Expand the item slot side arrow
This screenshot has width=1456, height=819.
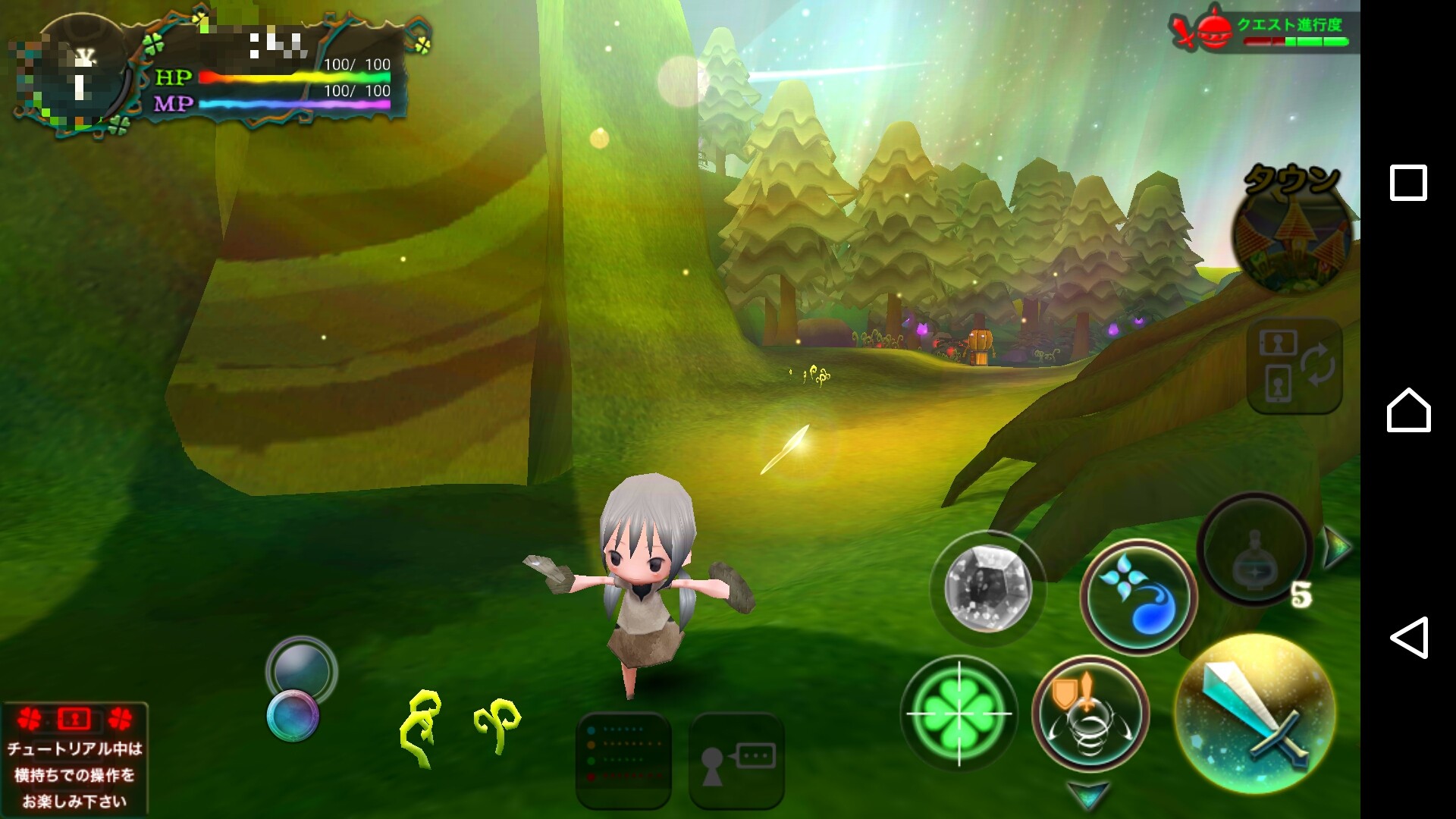coord(1336,546)
